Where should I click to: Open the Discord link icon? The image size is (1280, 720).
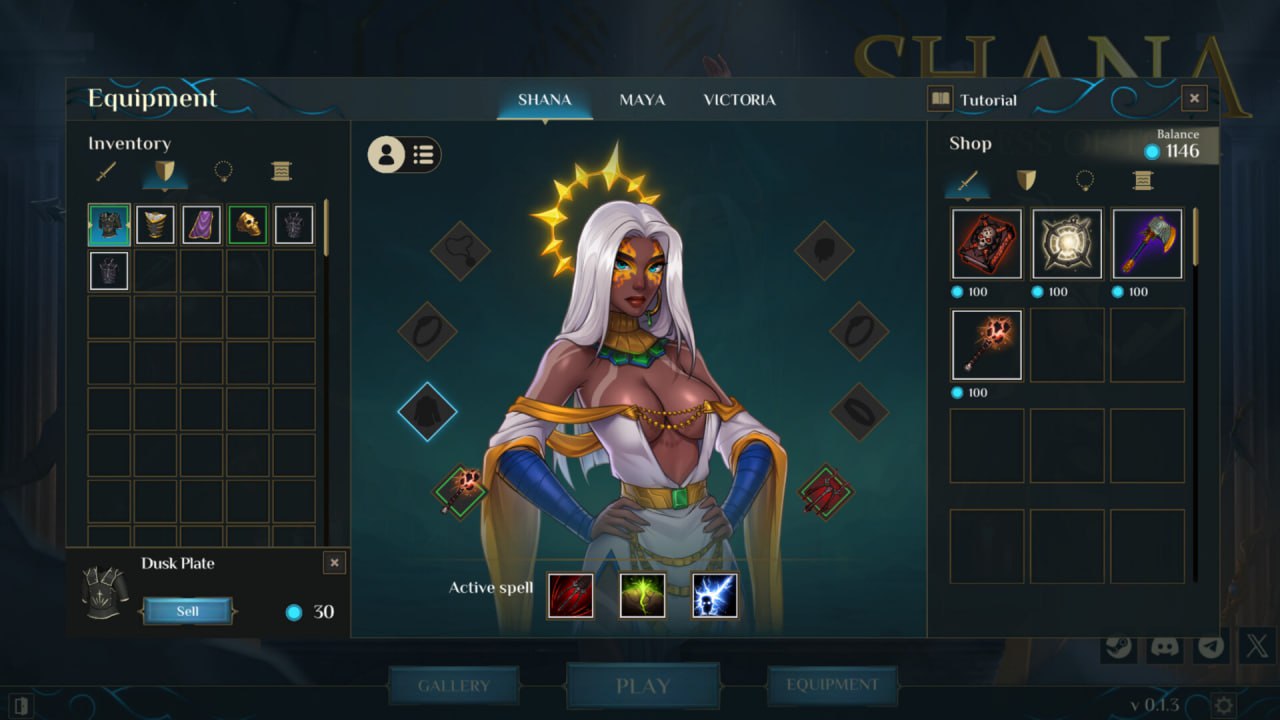(1164, 646)
